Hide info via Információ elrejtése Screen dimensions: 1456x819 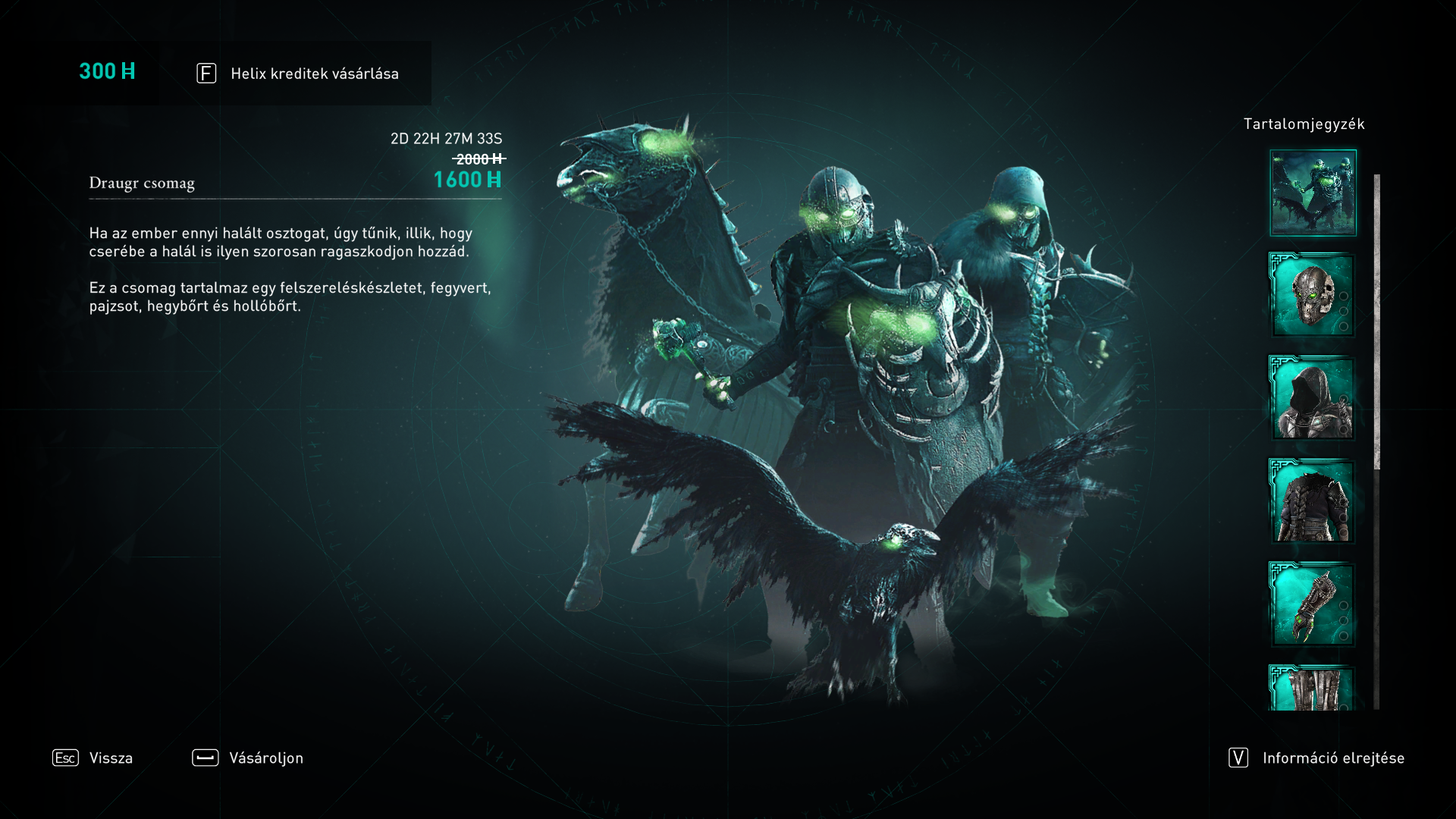click(1317, 758)
